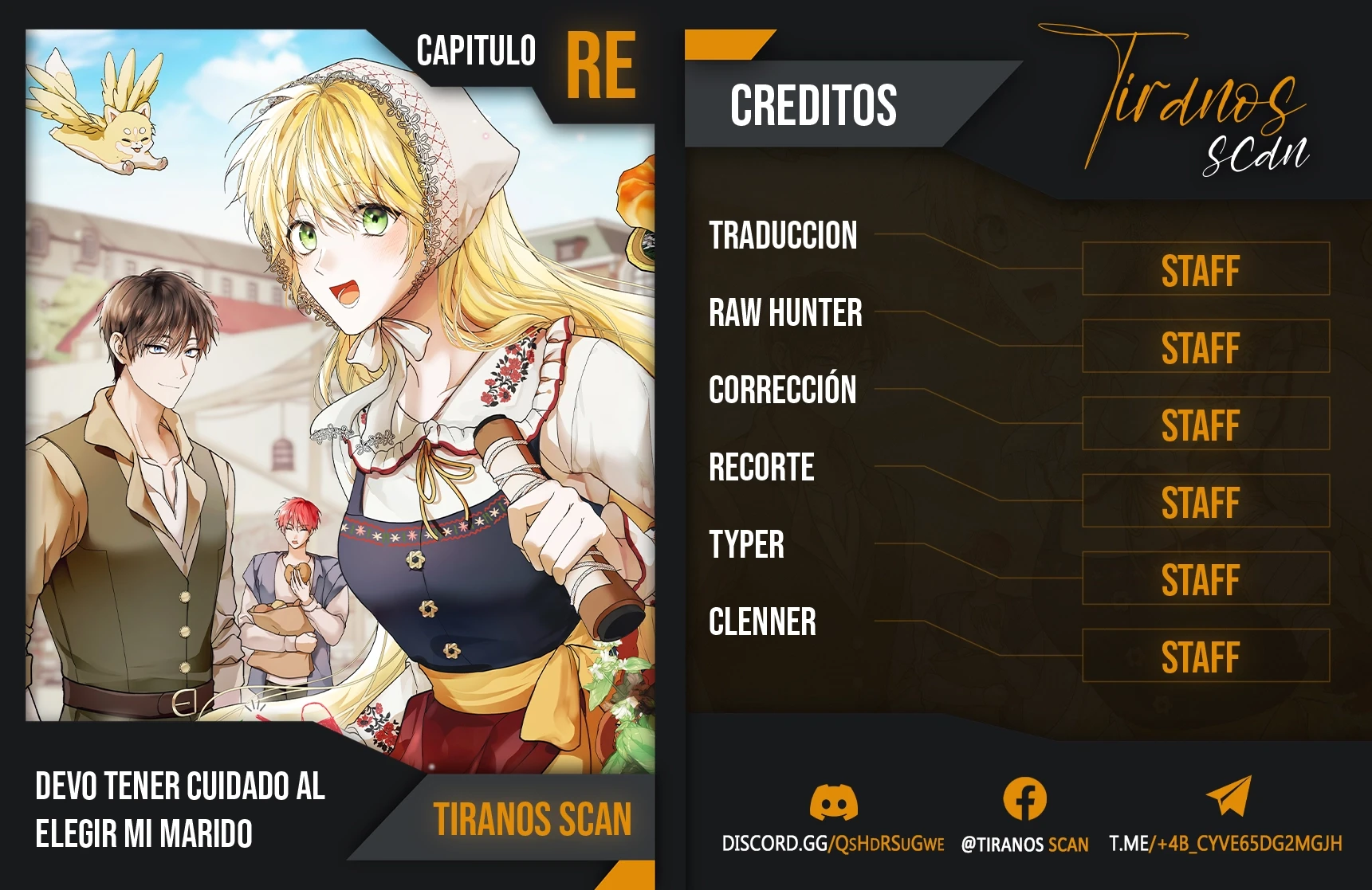
Task: Open the Discord logo icon
Action: pos(833,802)
